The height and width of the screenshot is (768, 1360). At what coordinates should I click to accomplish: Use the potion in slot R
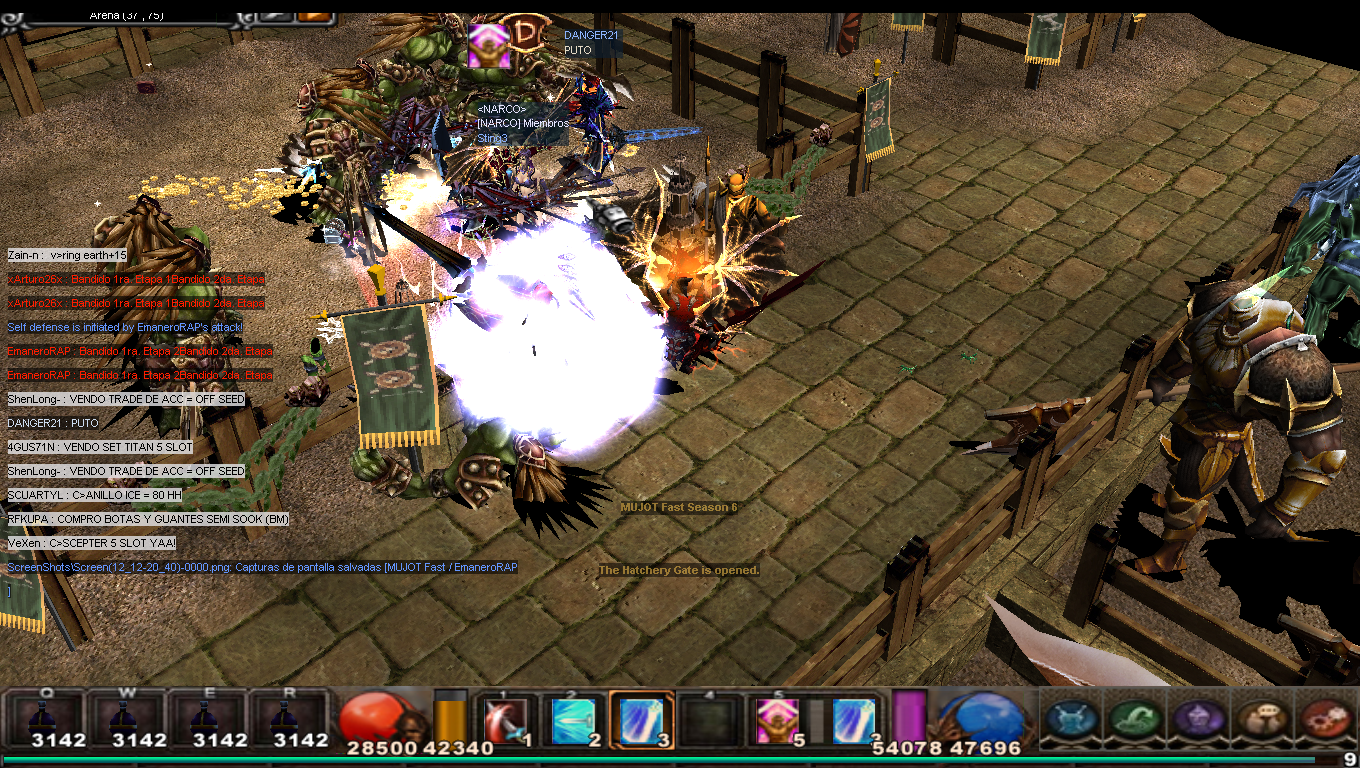[x=288, y=718]
